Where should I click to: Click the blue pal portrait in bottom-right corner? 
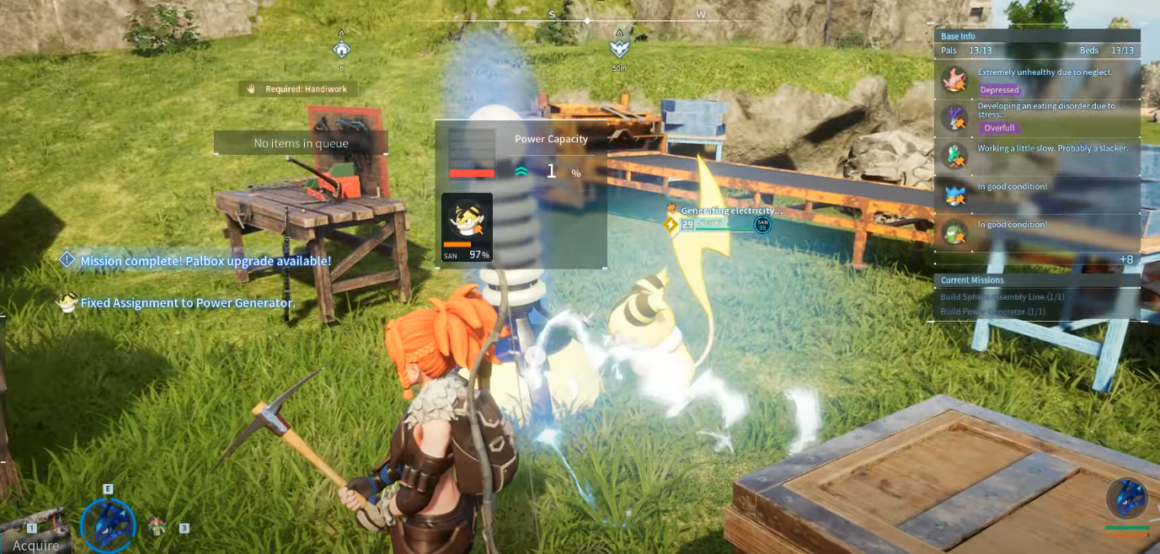pos(1127,498)
